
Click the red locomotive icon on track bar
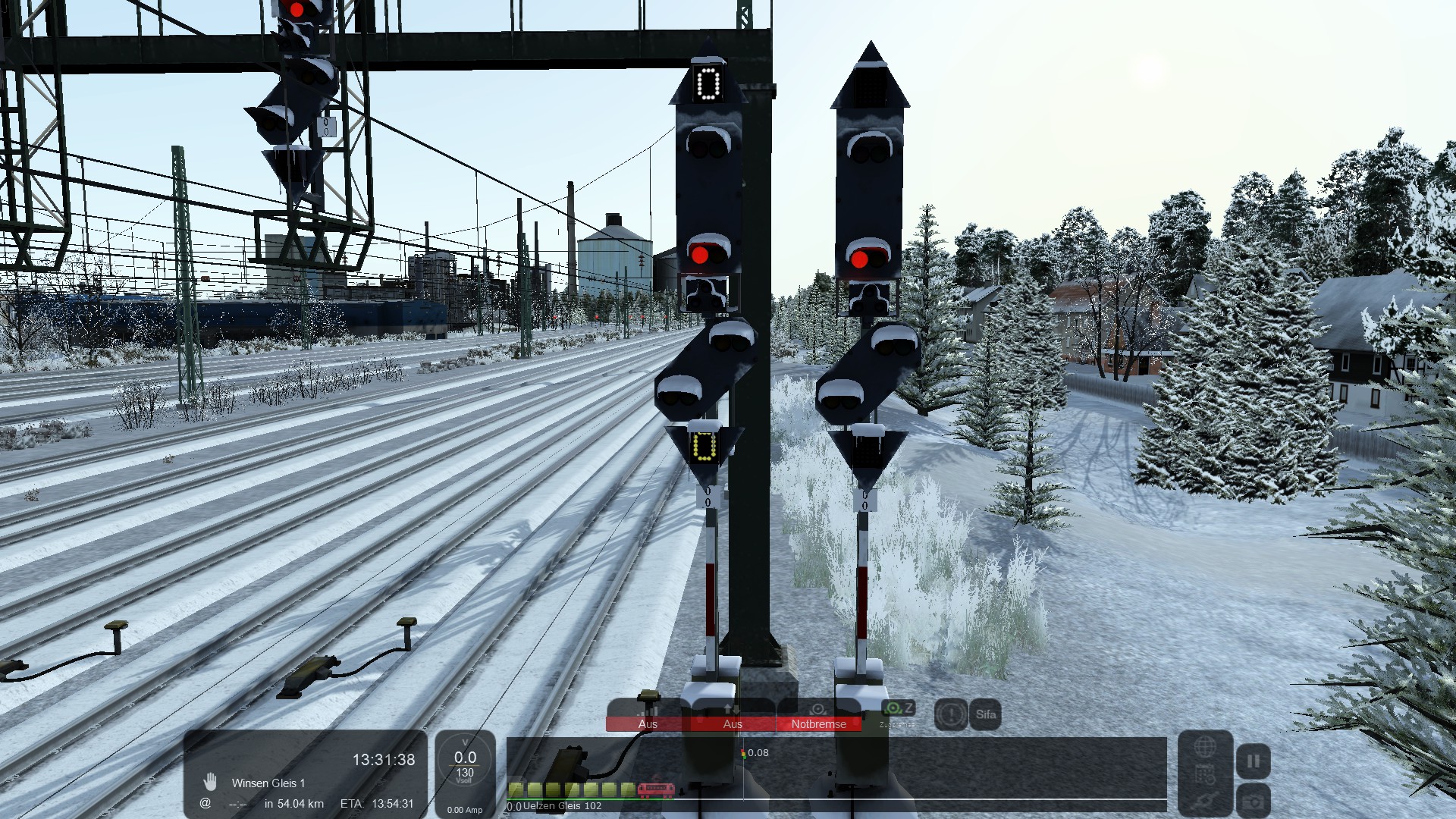656,790
